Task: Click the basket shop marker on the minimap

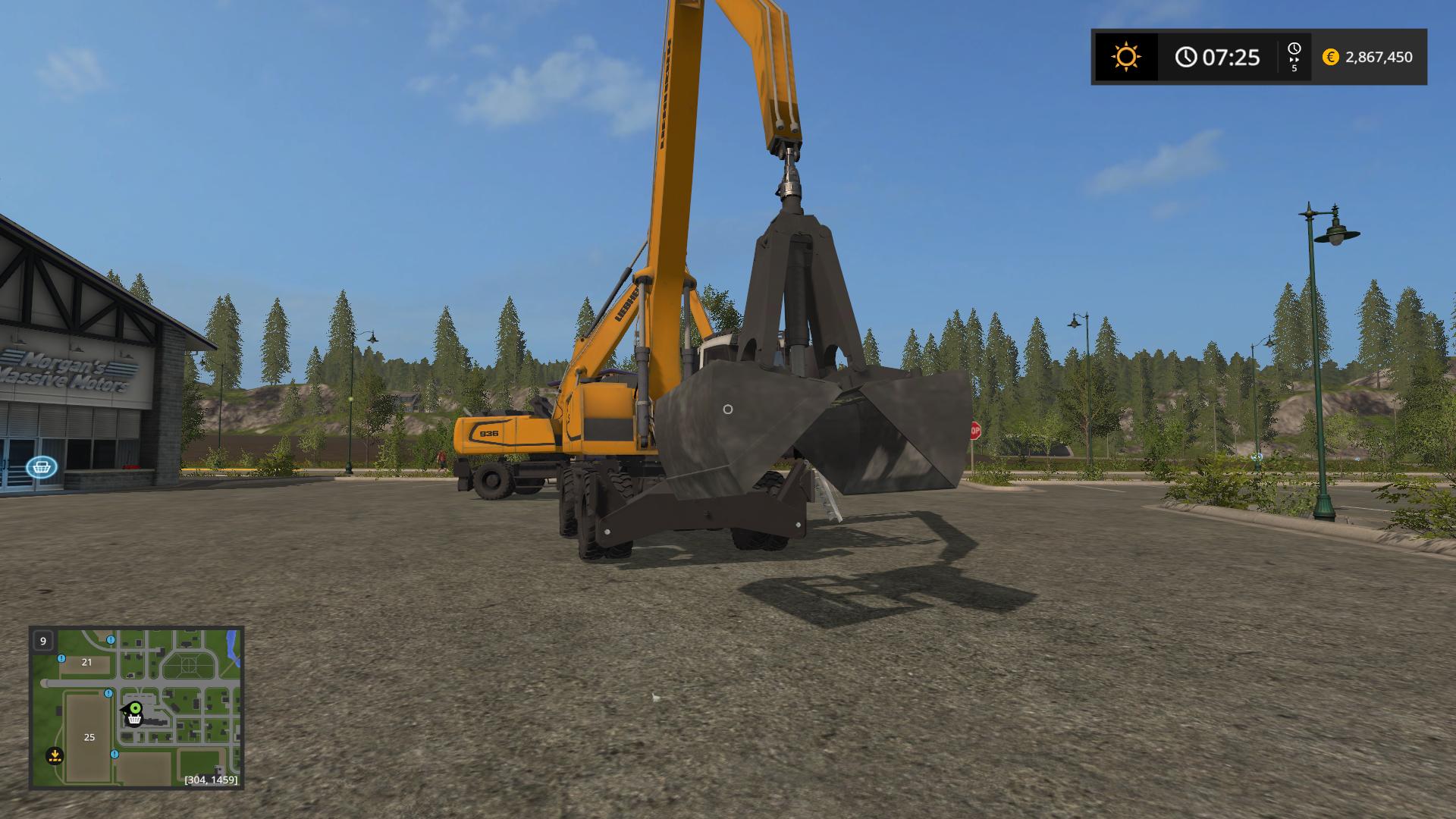Action: [133, 720]
